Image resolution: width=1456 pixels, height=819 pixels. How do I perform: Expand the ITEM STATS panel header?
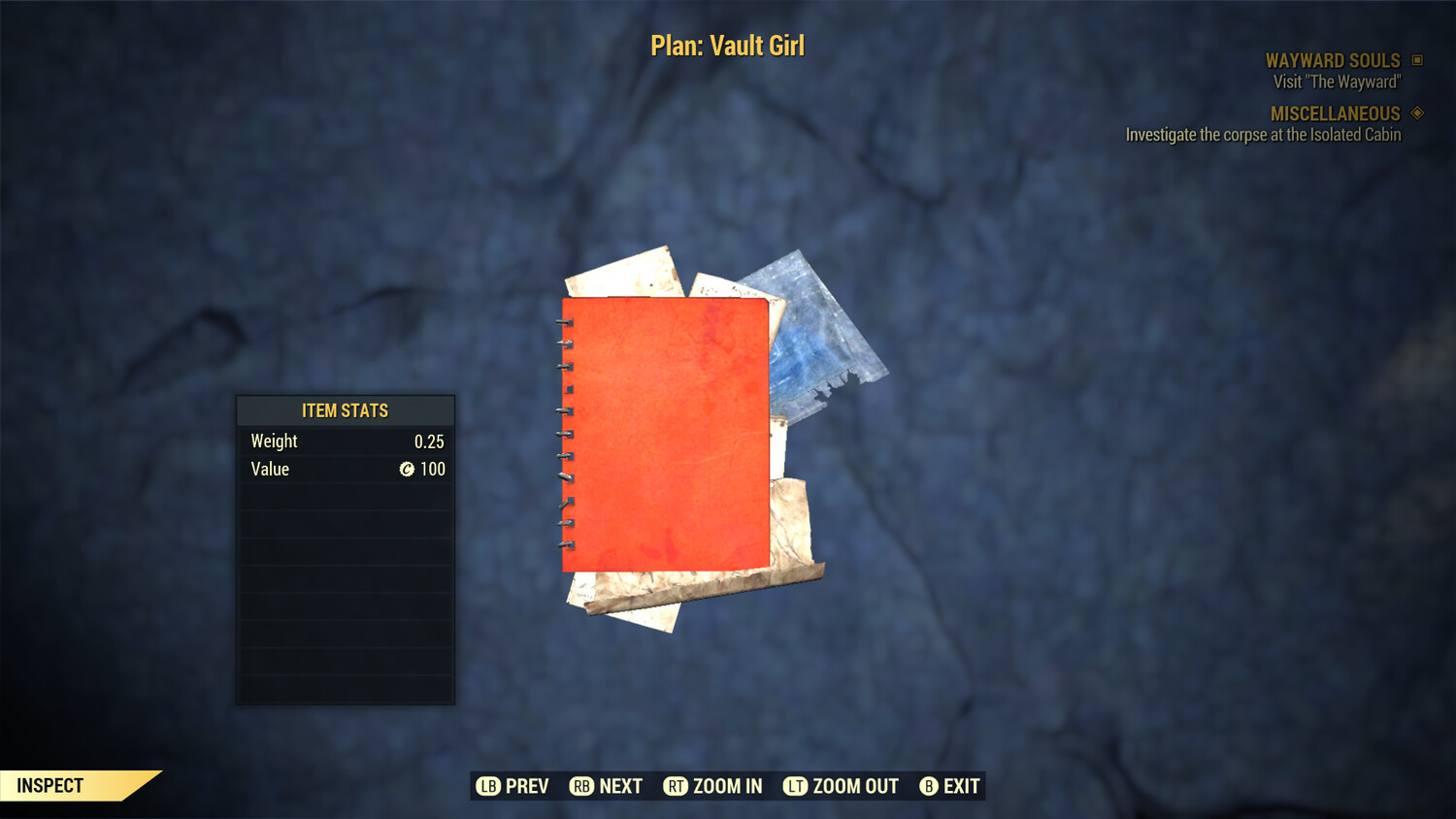[345, 410]
